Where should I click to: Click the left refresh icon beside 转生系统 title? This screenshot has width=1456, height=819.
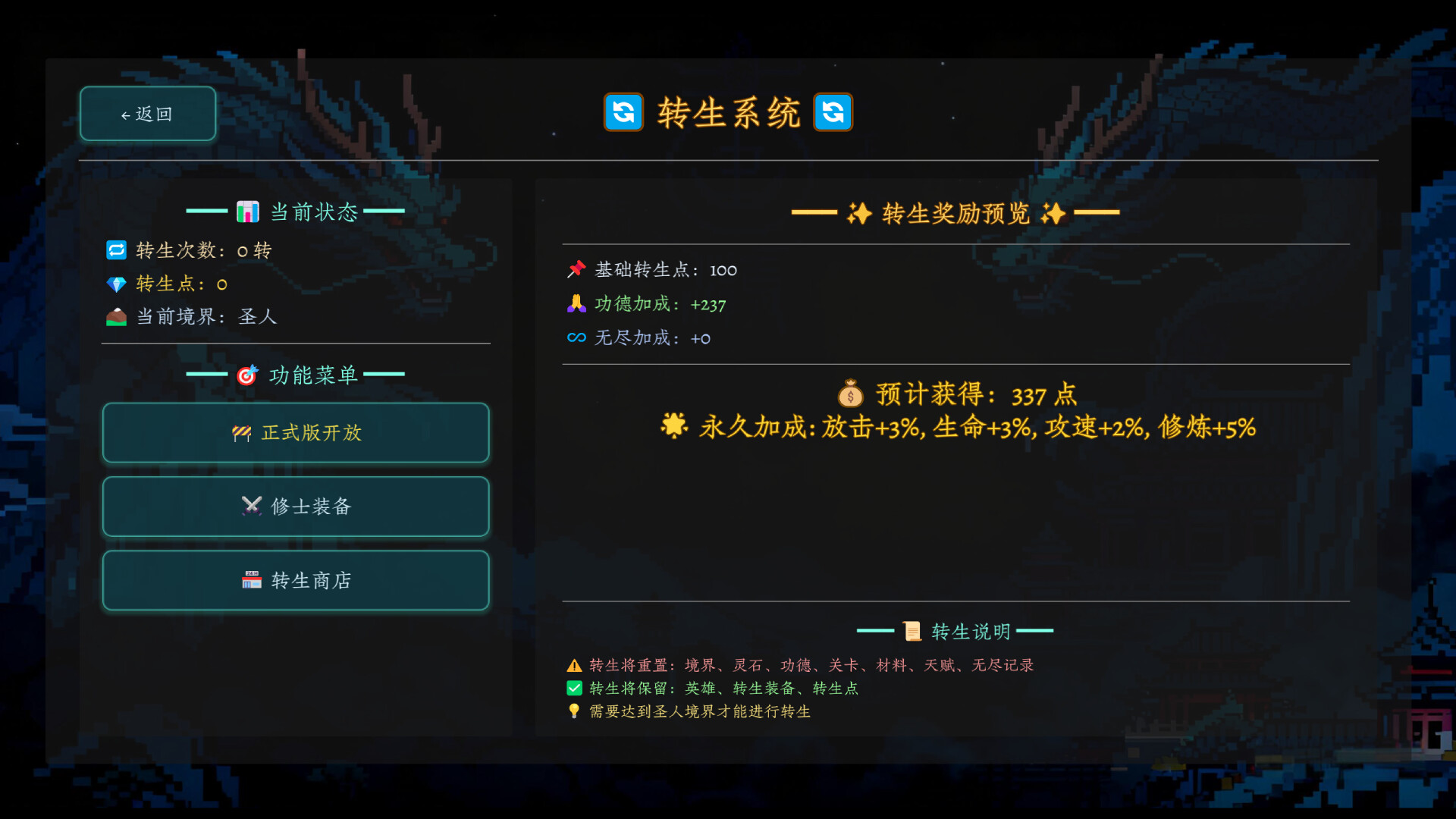[x=623, y=112]
